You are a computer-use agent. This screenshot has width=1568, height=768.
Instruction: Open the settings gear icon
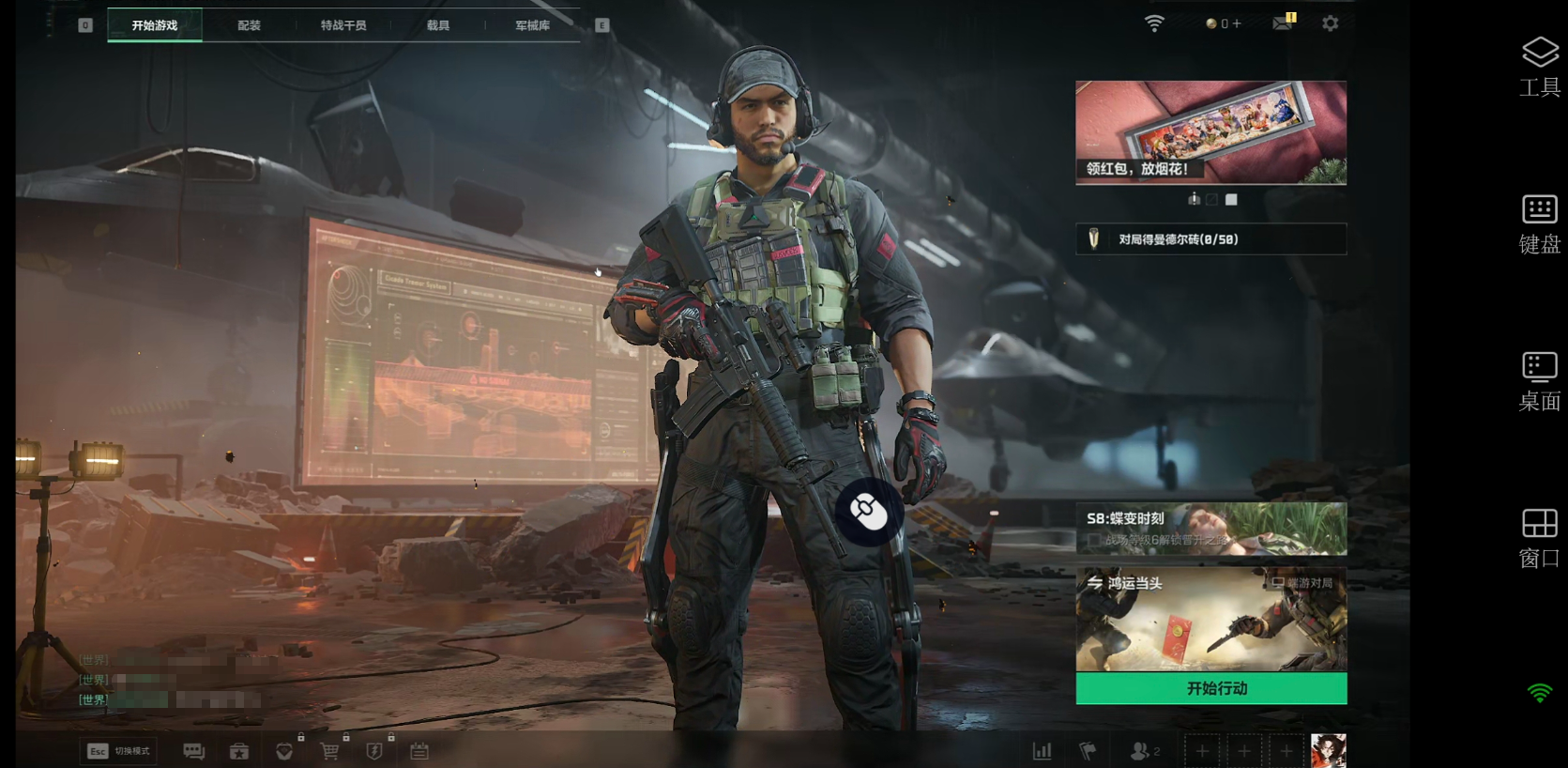[1330, 23]
